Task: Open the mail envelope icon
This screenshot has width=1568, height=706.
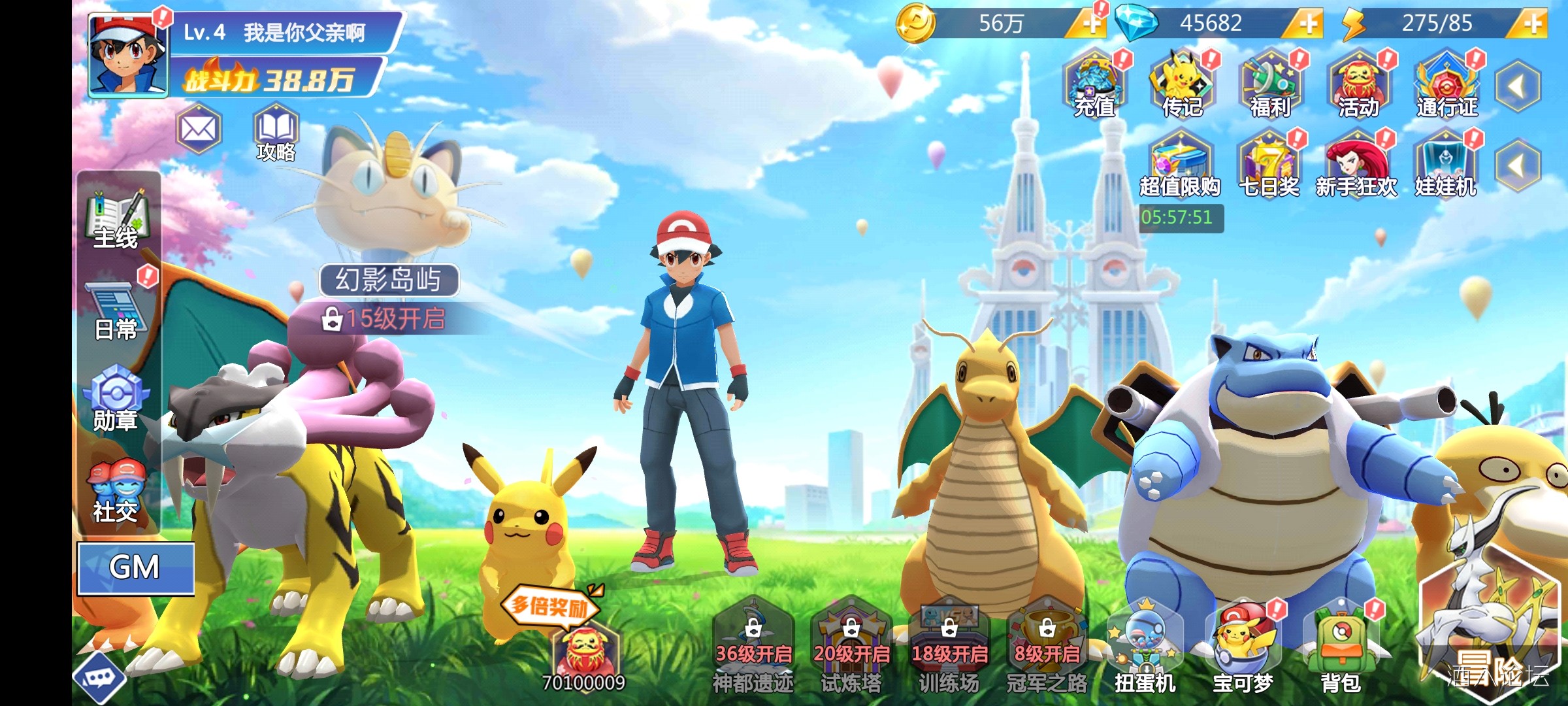Action: (x=199, y=129)
